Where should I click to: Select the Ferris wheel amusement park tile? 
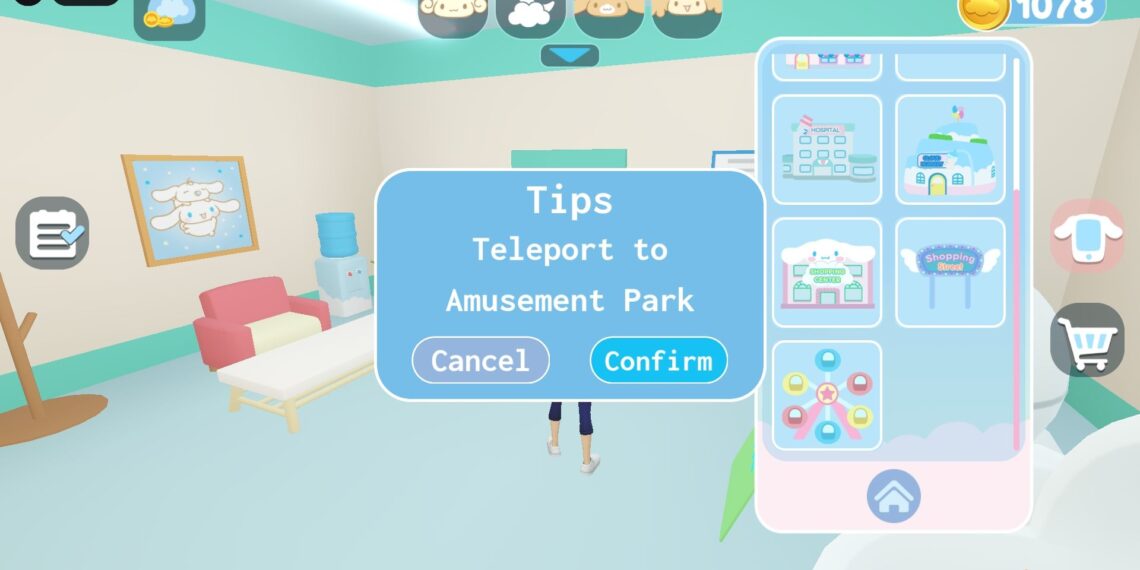(x=827, y=396)
